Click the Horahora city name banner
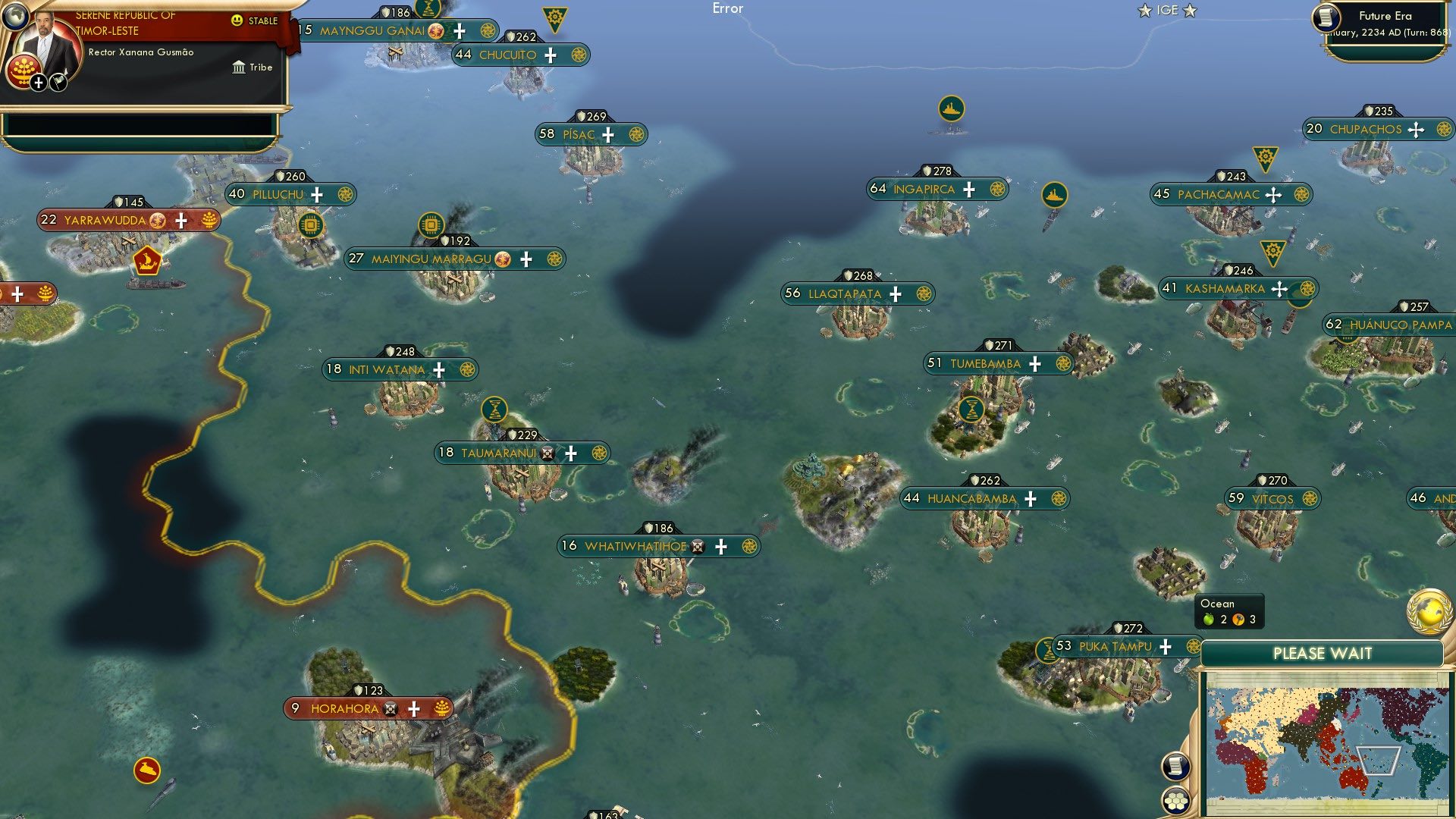1456x819 pixels. [x=347, y=708]
